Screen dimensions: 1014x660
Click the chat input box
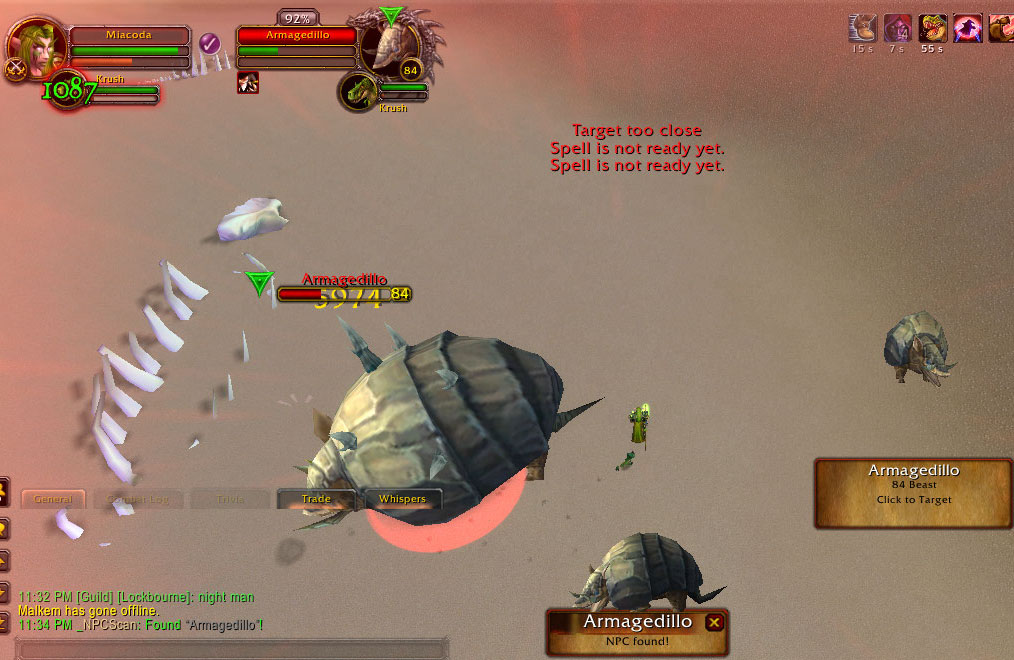230,649
